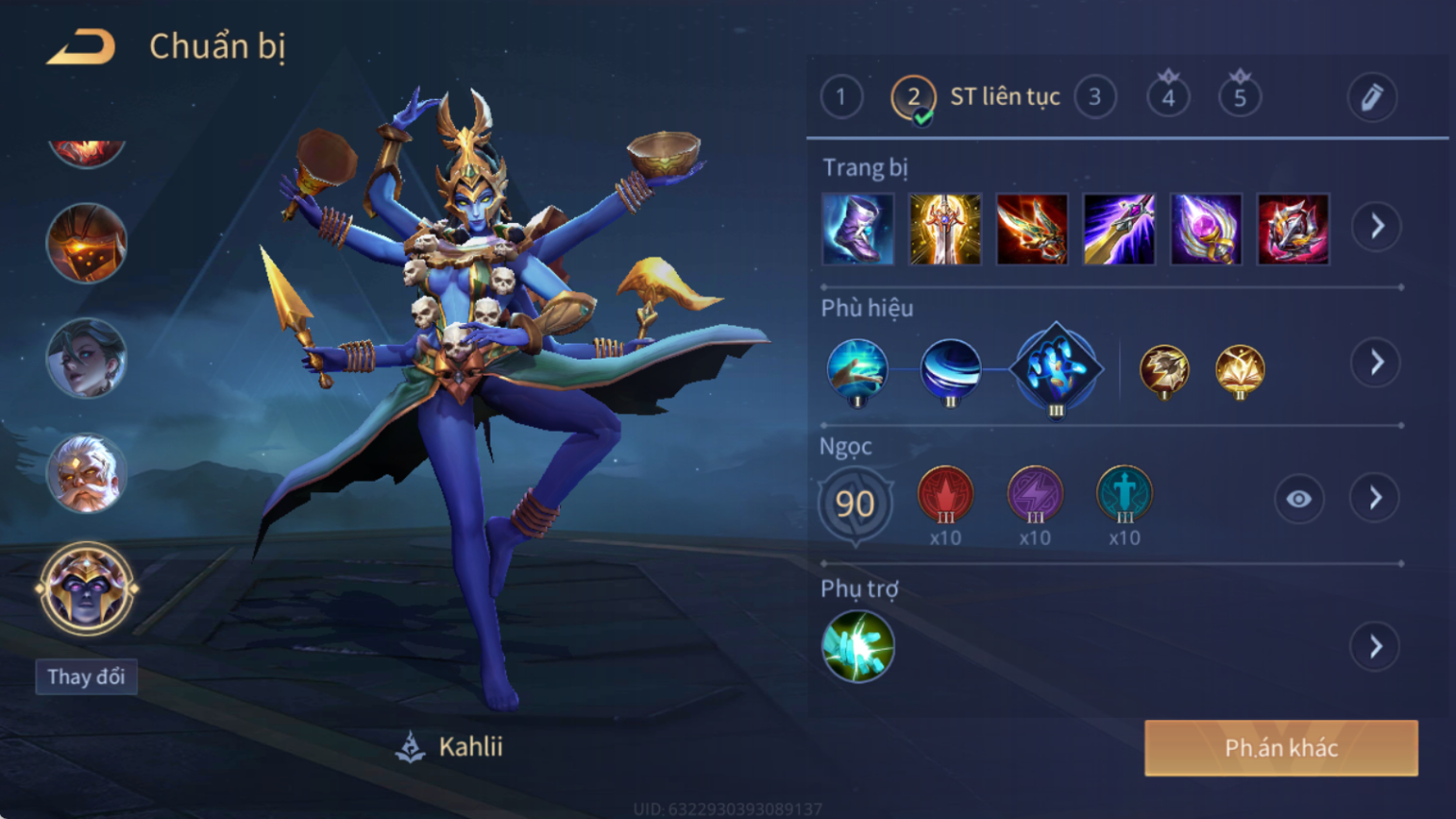Choose loadout preset 4

(1167, 97)
